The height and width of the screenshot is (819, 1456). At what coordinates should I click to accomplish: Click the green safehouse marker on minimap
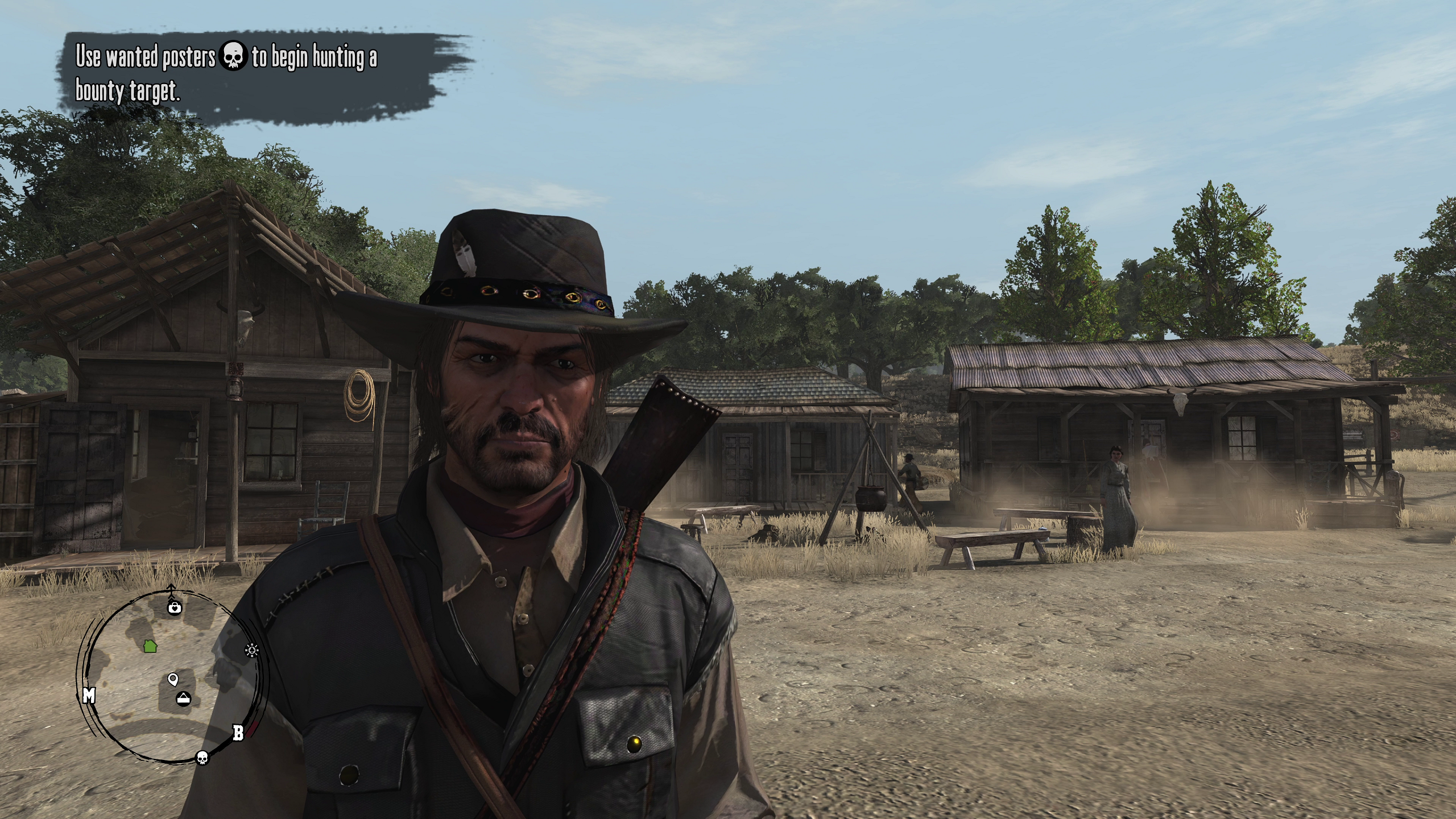(x=150, y=646)
